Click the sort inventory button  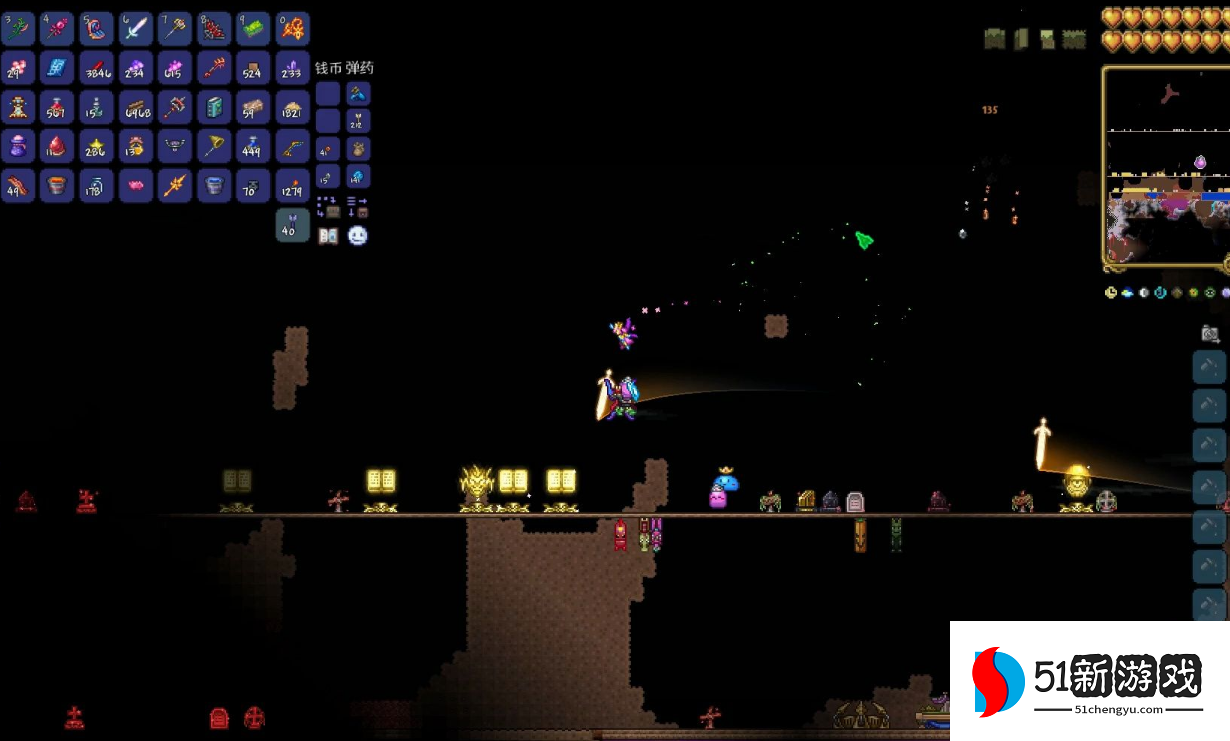(x=358, y=207)
